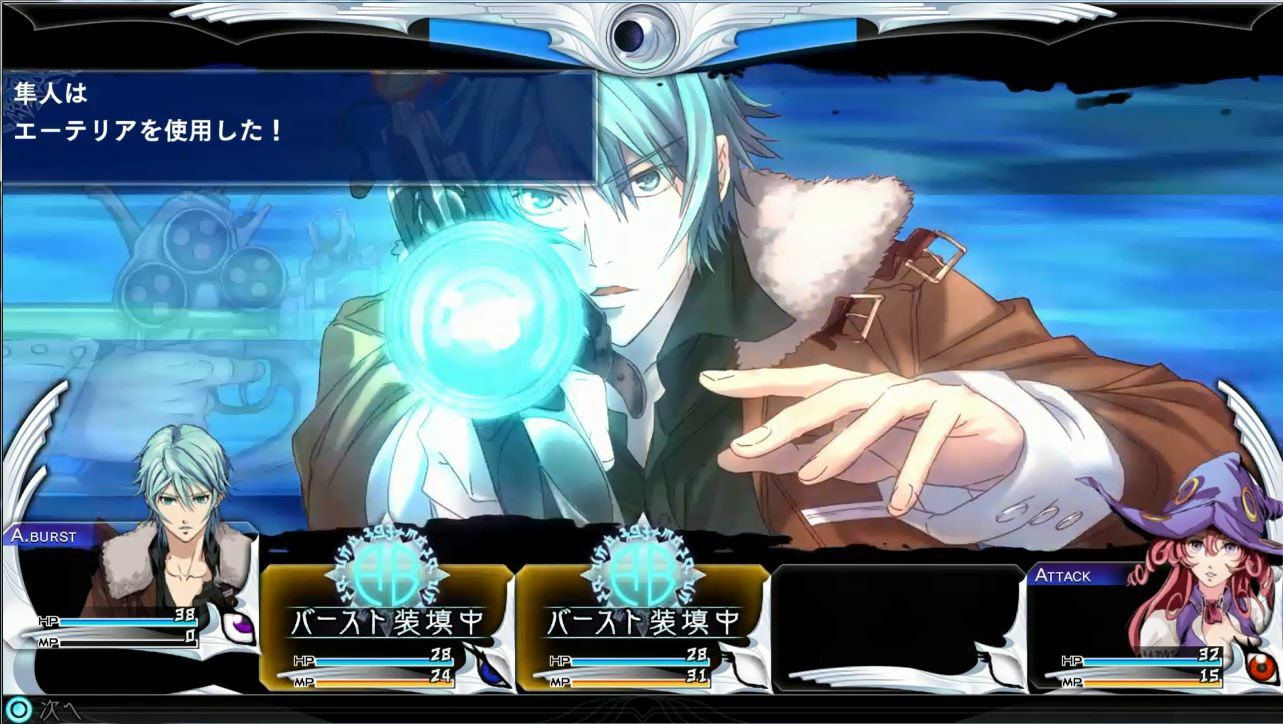The height and width of the screenshot is (724, 1283).
Task: Toggle the red eye orb near witch portrait
Action: tap(1260, 665)
